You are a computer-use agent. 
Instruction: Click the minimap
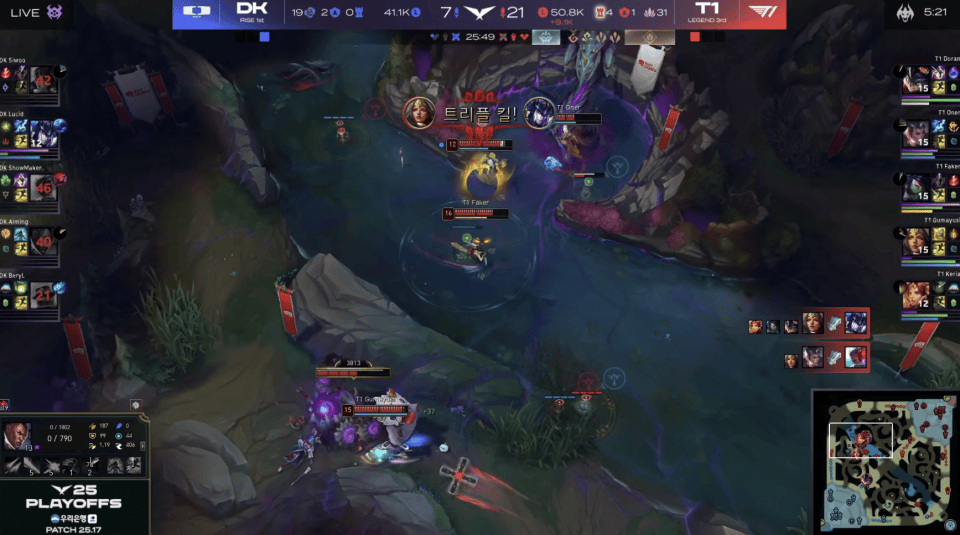pos(885,462)
